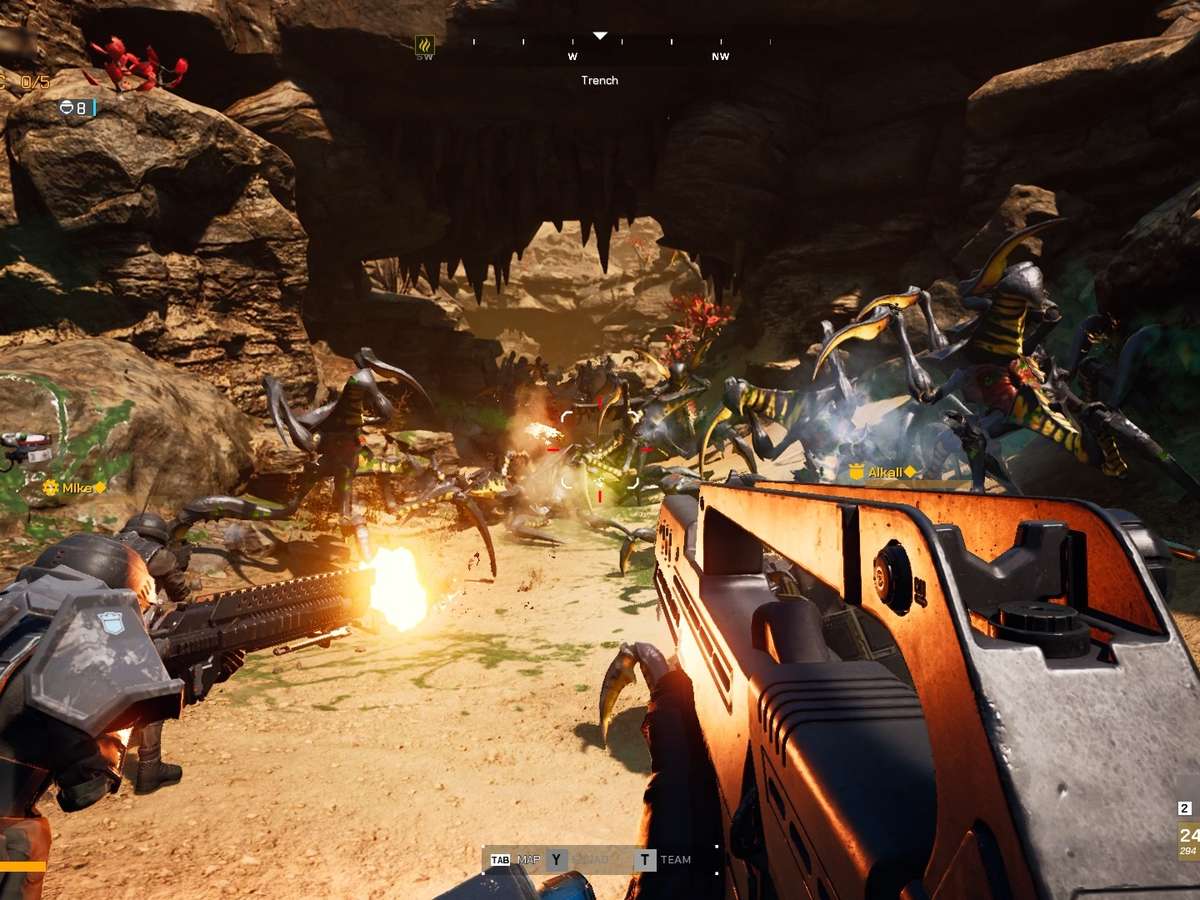The height and width of the screenshot is (900, 1200).
Task: Click the compass heading strip
Action: click(x=600, y=45)
